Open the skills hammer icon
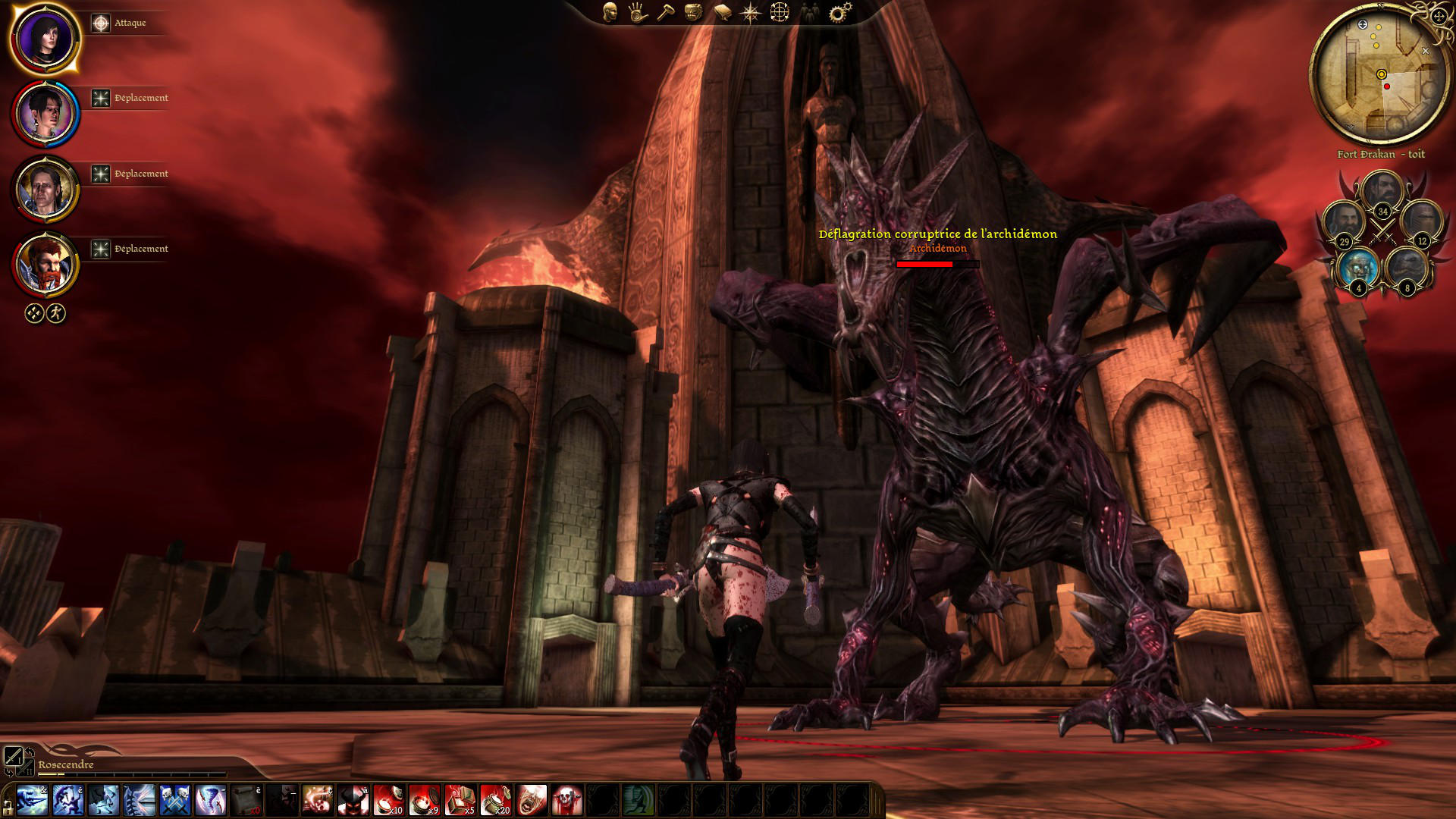The height and width of the screenshot is (819, 1456). tap(665, 12)
